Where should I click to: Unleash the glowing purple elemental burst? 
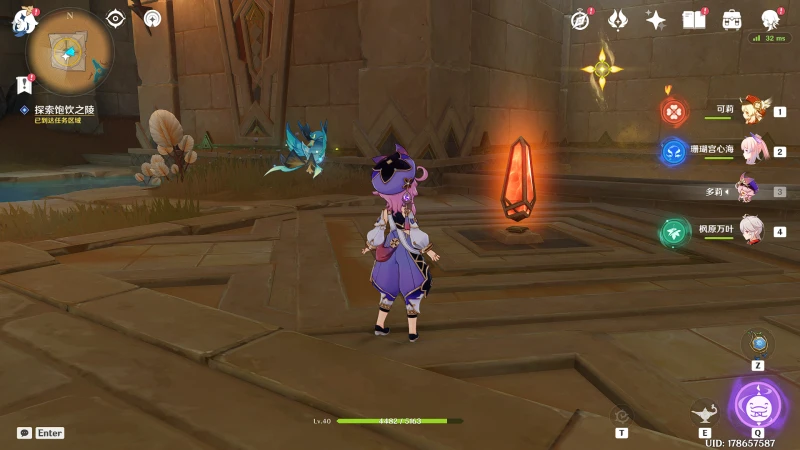point(757,405)
